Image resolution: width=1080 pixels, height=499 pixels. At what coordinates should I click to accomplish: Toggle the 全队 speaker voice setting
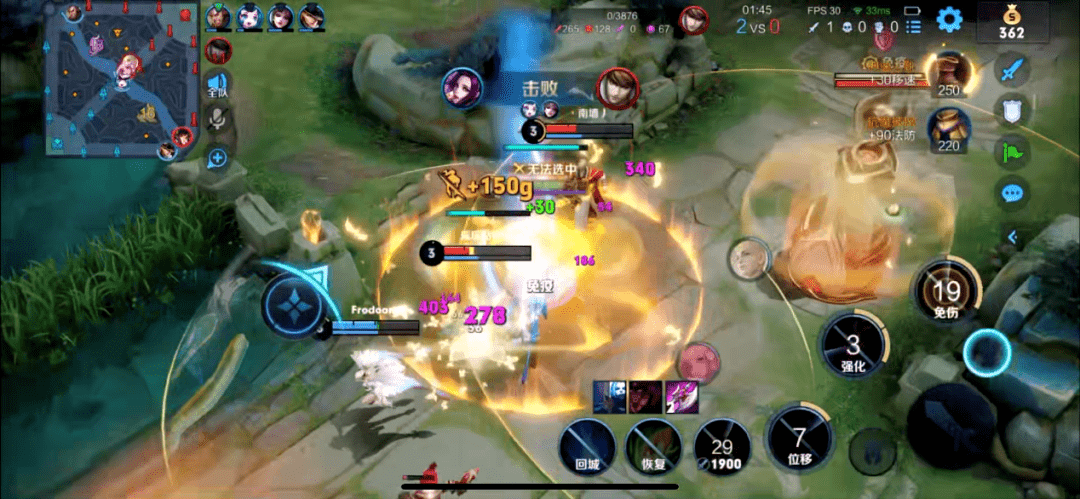217,85
